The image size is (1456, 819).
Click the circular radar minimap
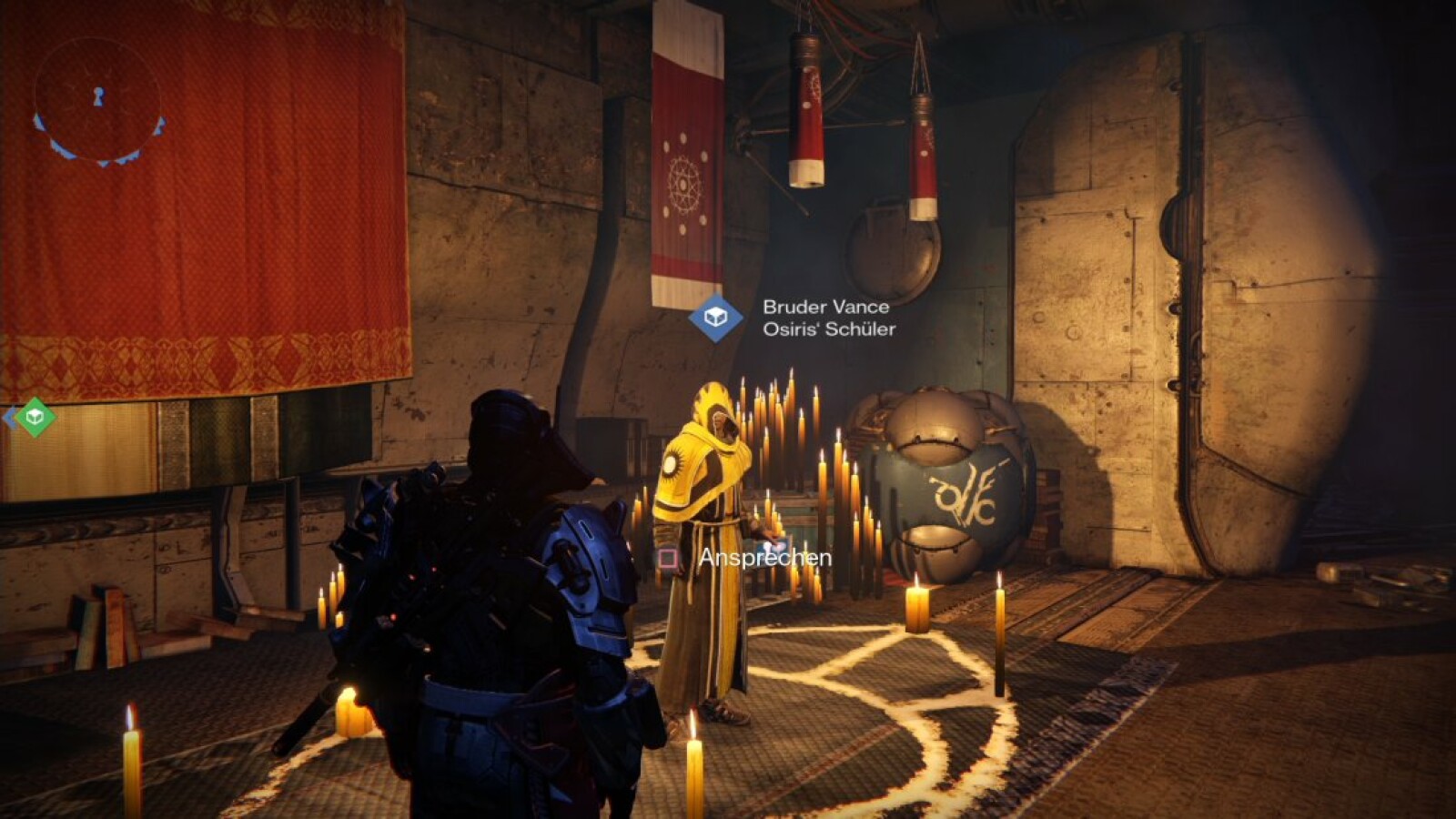(98, 98)
